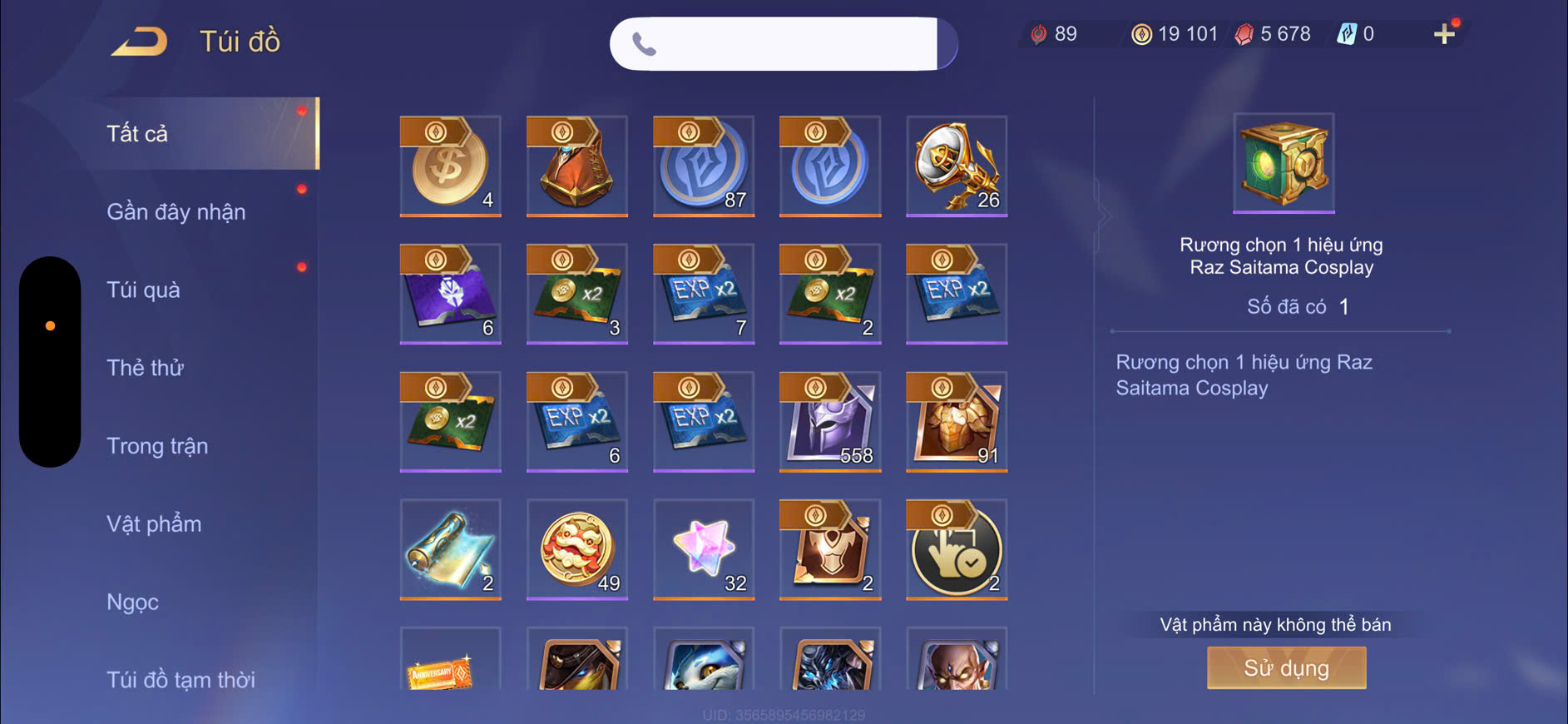Select the Ngọc tab
Image resolution: width=1568 pixels, height=724 pixels.
pyautogui.click(x=132, y=602)
